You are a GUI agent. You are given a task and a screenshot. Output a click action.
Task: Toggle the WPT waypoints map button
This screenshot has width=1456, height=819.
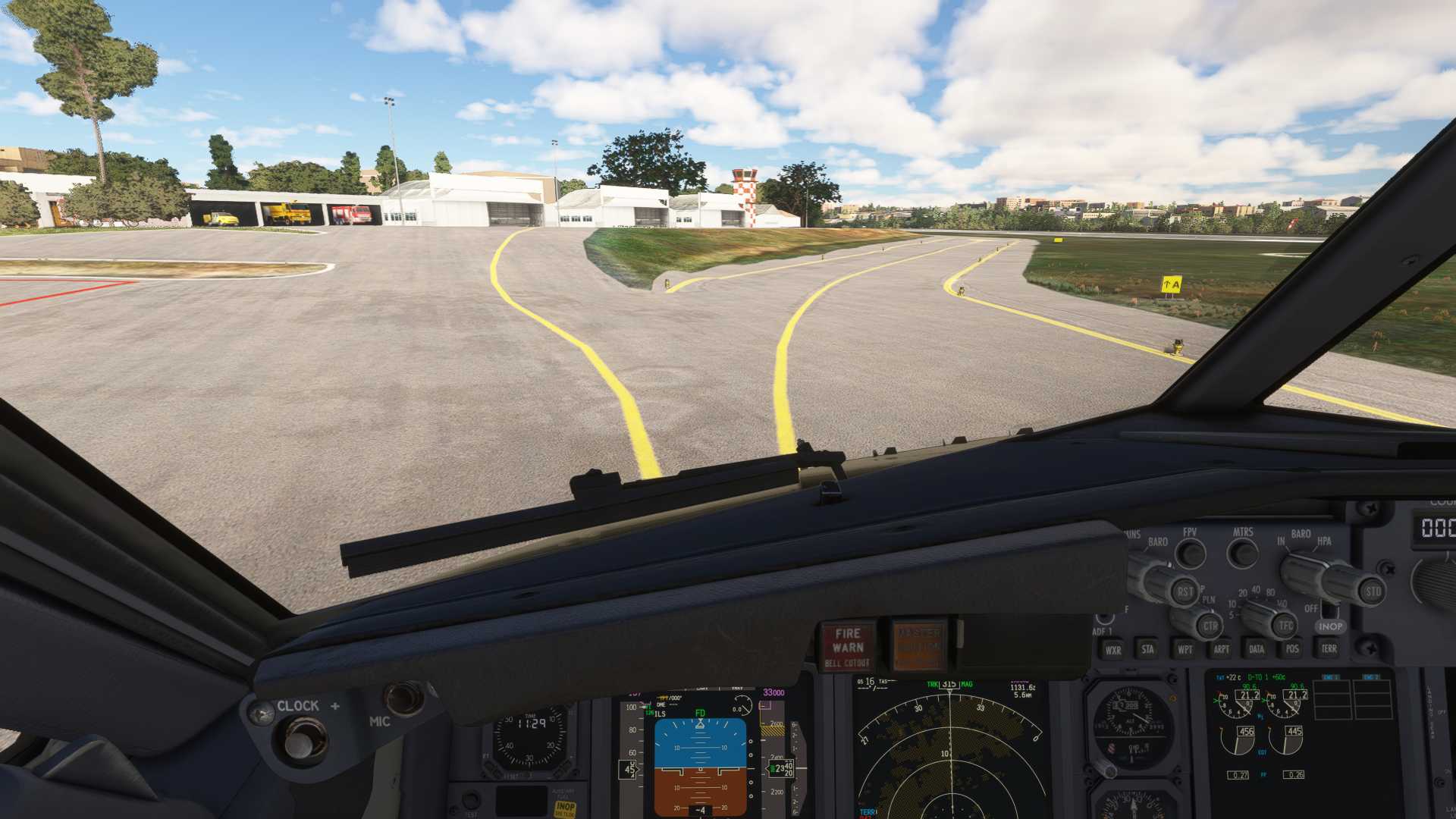1185,649
